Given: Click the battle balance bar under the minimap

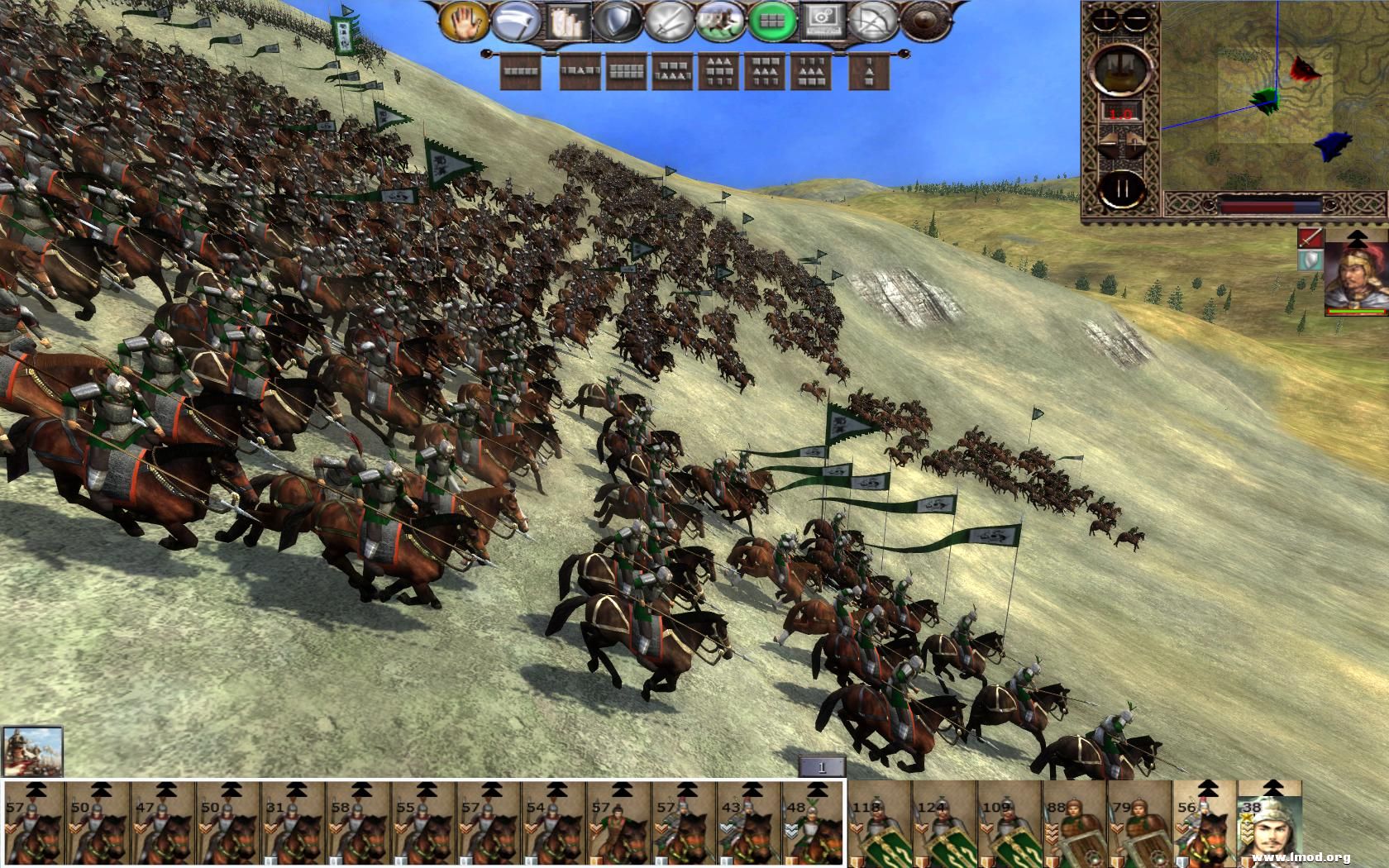Looking at the screenshot, I should click(x=1269, y=206).
